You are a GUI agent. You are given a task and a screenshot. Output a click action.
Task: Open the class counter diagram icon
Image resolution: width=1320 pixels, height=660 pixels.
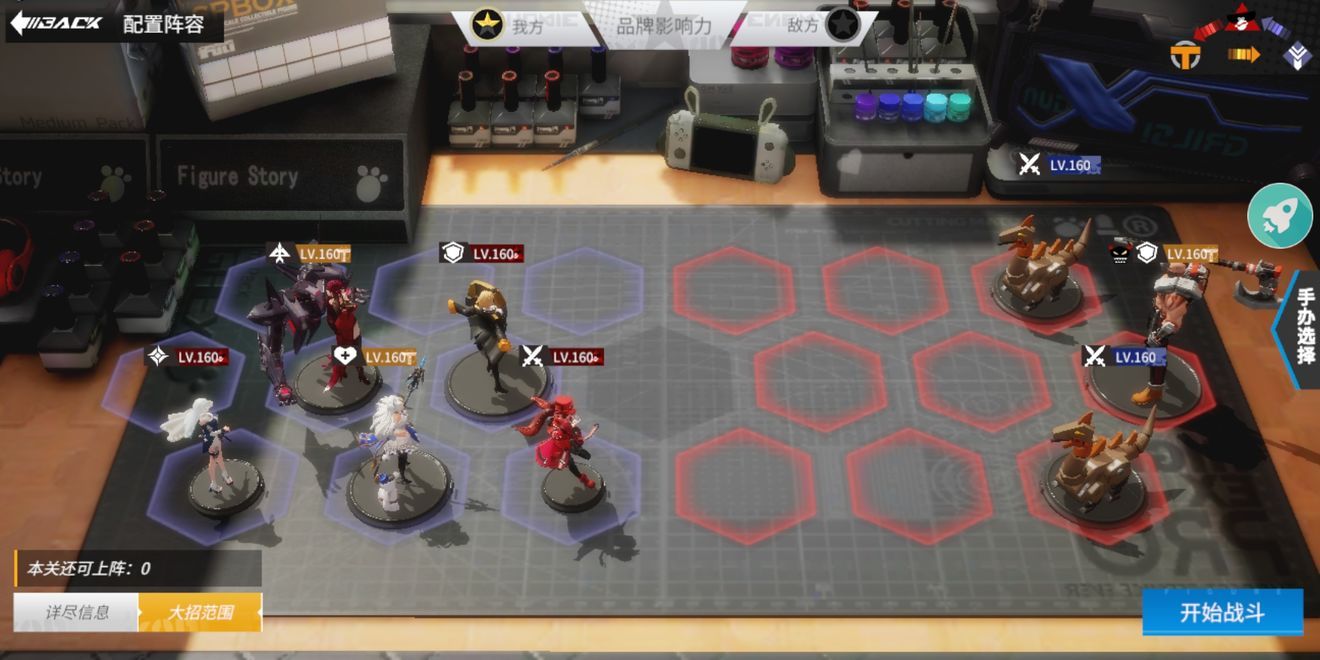[1240, 40]
